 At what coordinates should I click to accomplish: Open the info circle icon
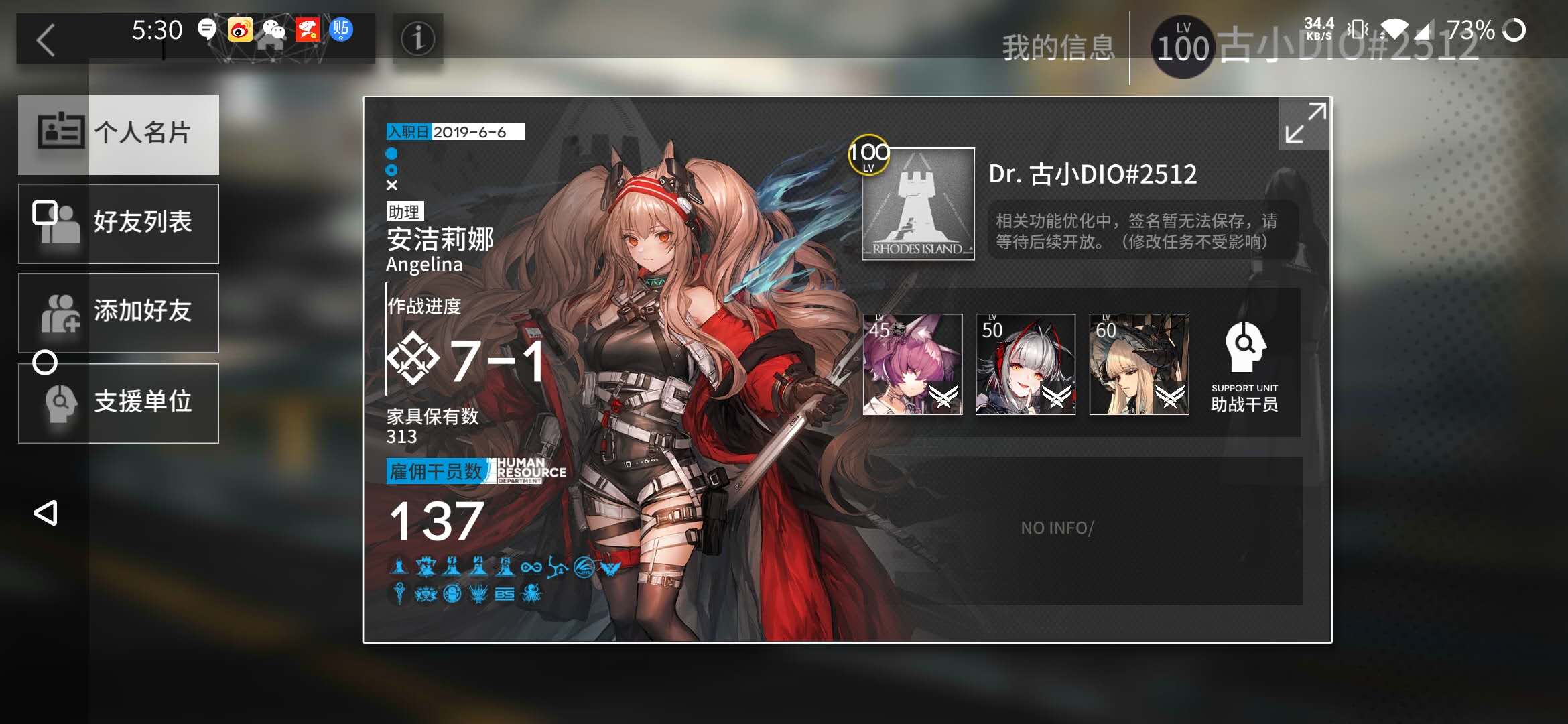point(417,39)
